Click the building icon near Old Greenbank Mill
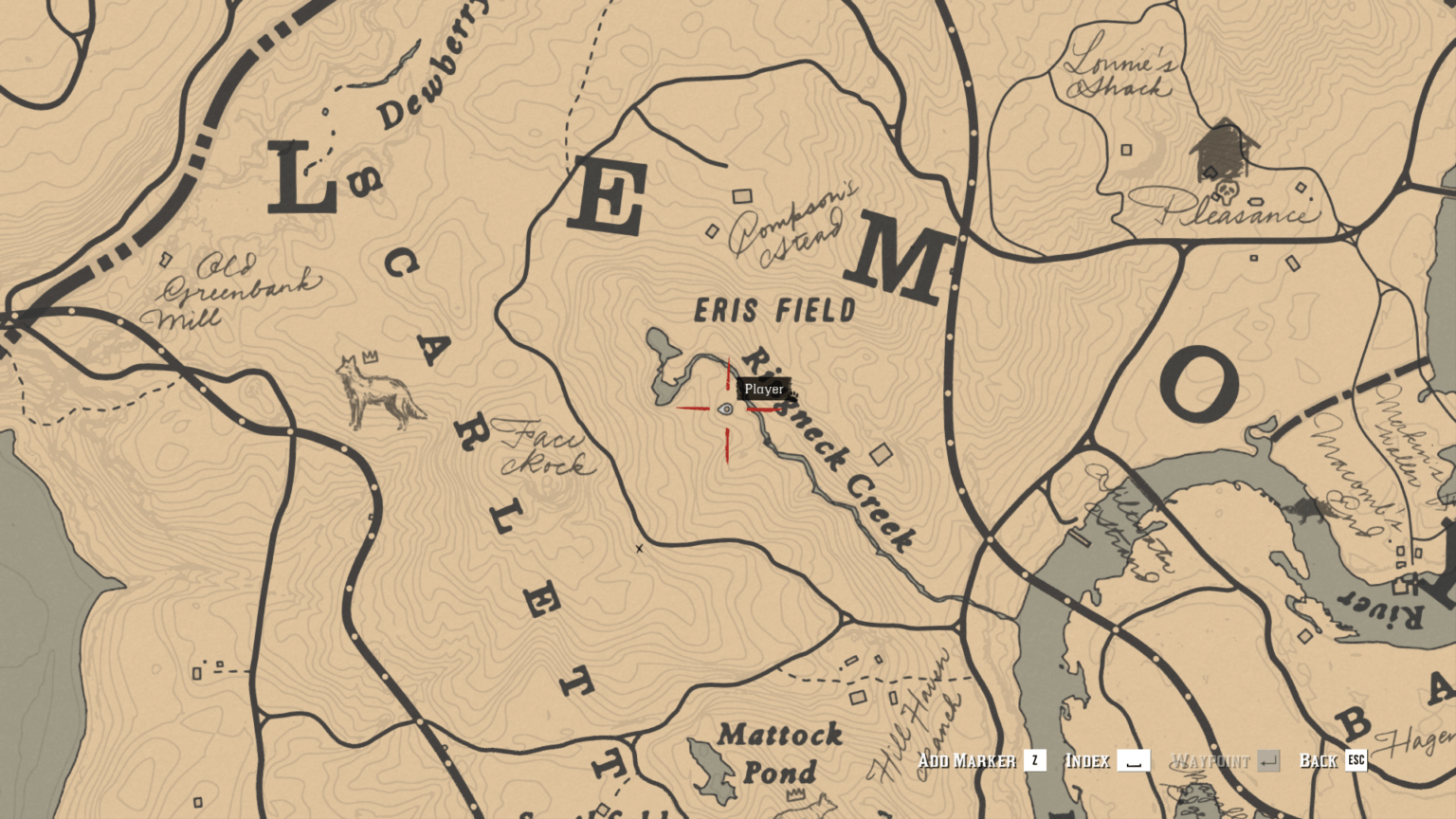This screenshot has width=1456, height=819. pyautogui.click(x=167, y=259)
